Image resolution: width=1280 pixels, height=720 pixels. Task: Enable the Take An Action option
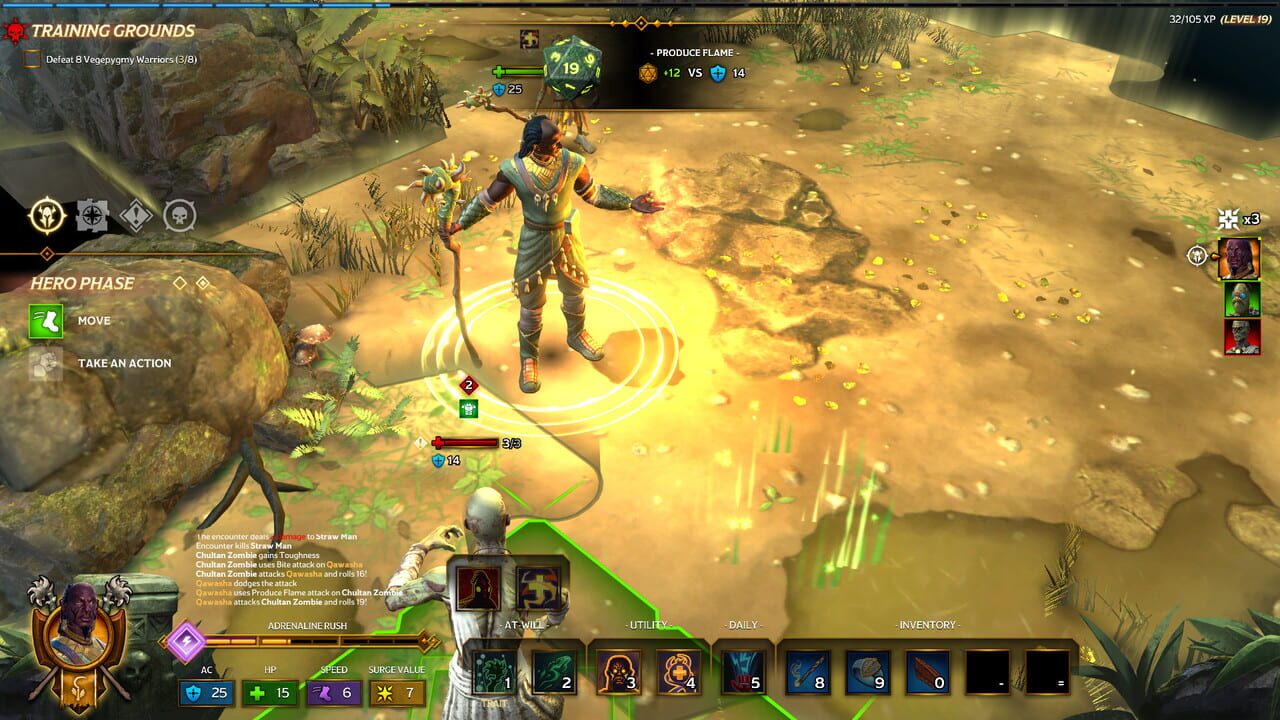click(48, 363)
